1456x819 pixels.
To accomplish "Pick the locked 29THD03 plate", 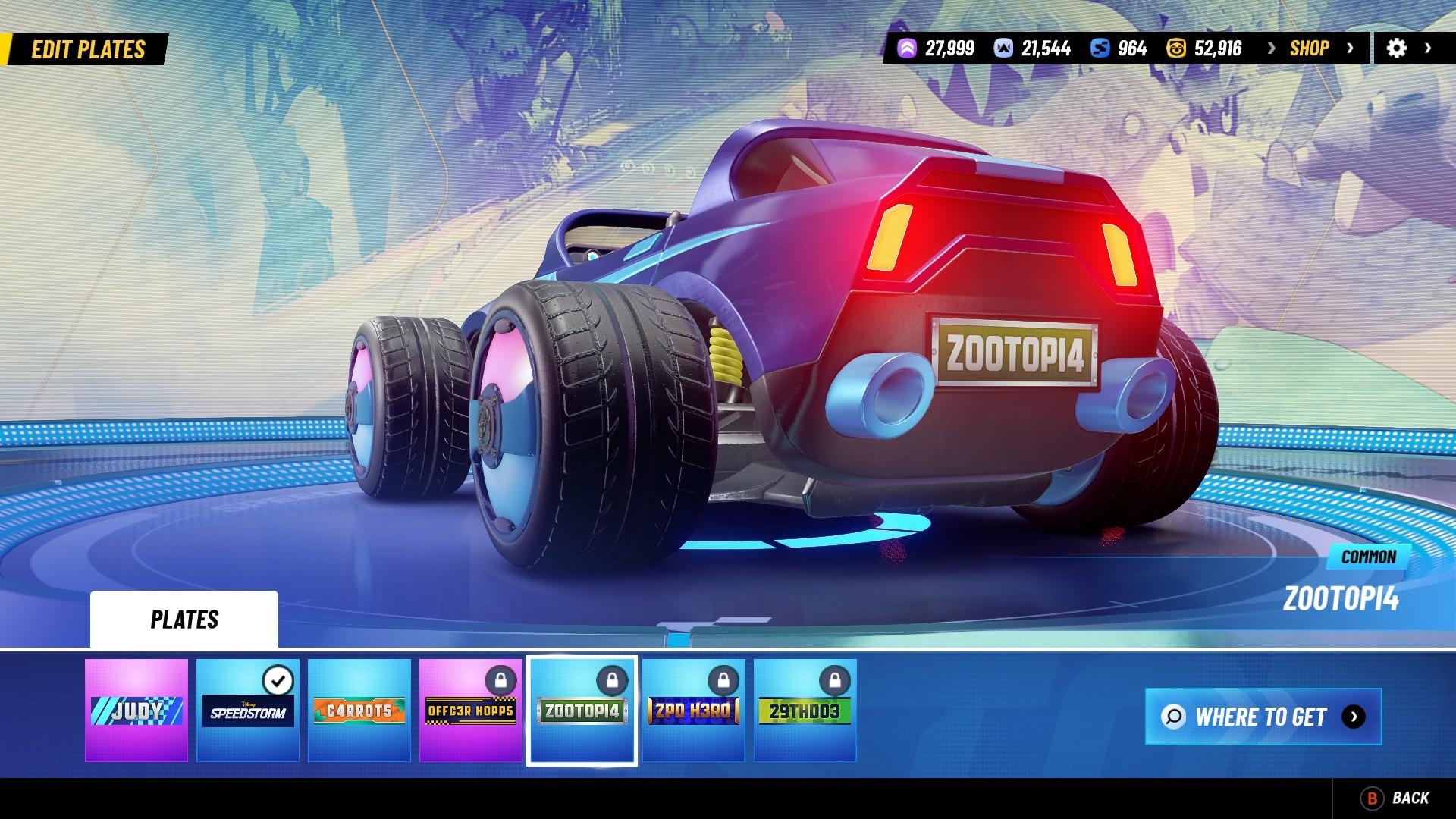I will 805,711.
